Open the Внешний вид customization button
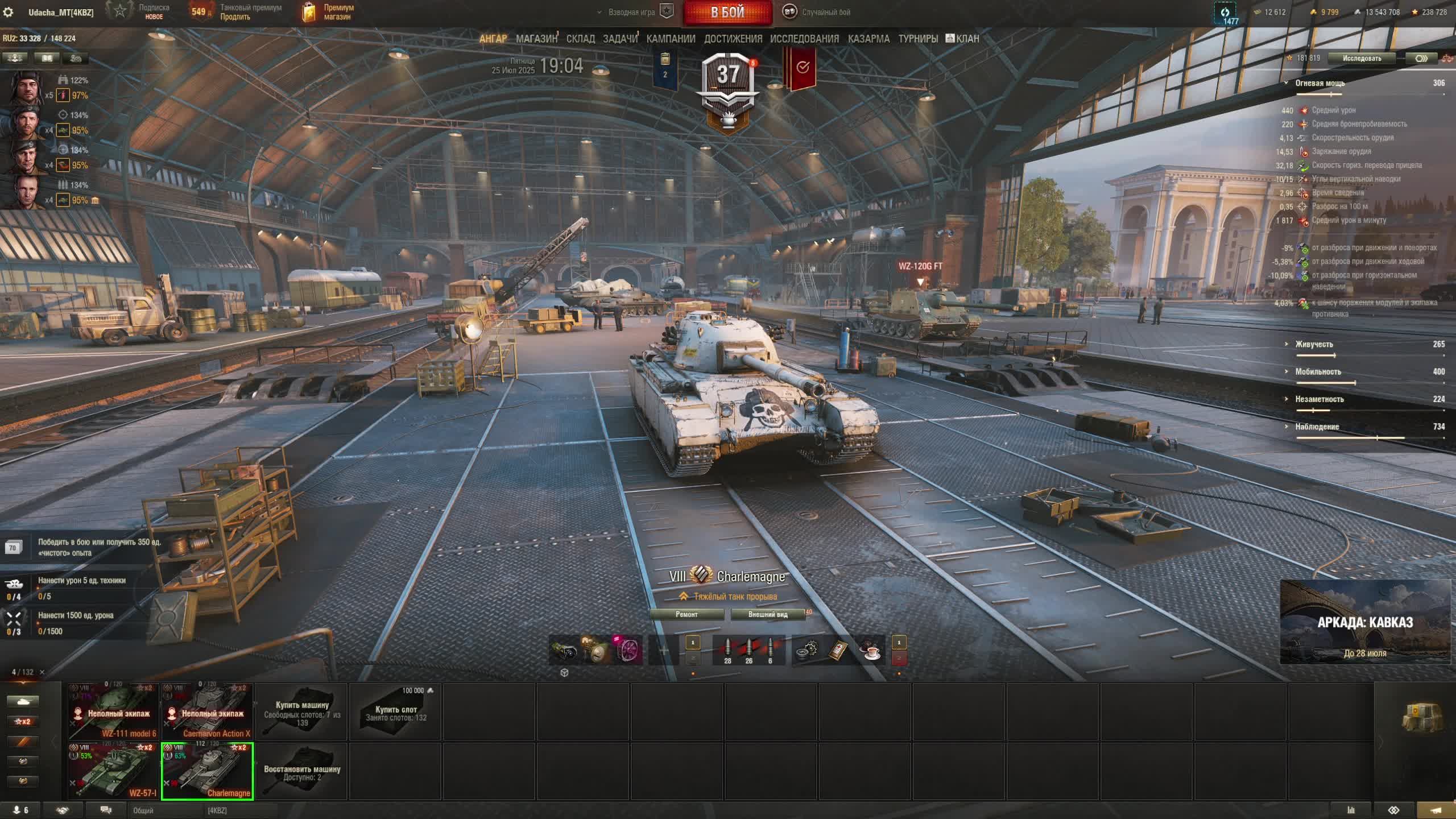This screenshot has height=819, width=1456. [768, 614]
